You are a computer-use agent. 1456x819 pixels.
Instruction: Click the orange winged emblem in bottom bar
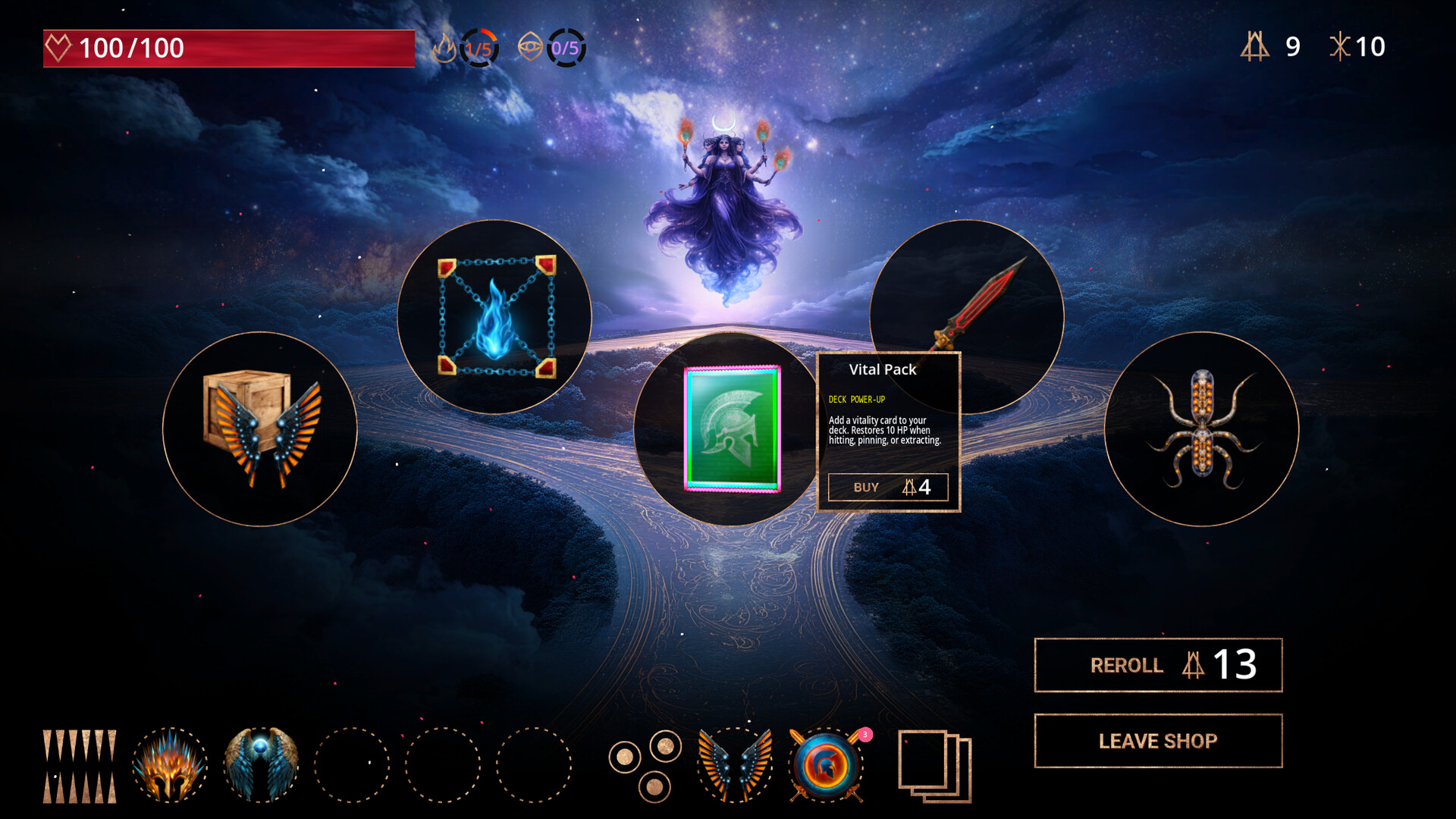point(730,766)
